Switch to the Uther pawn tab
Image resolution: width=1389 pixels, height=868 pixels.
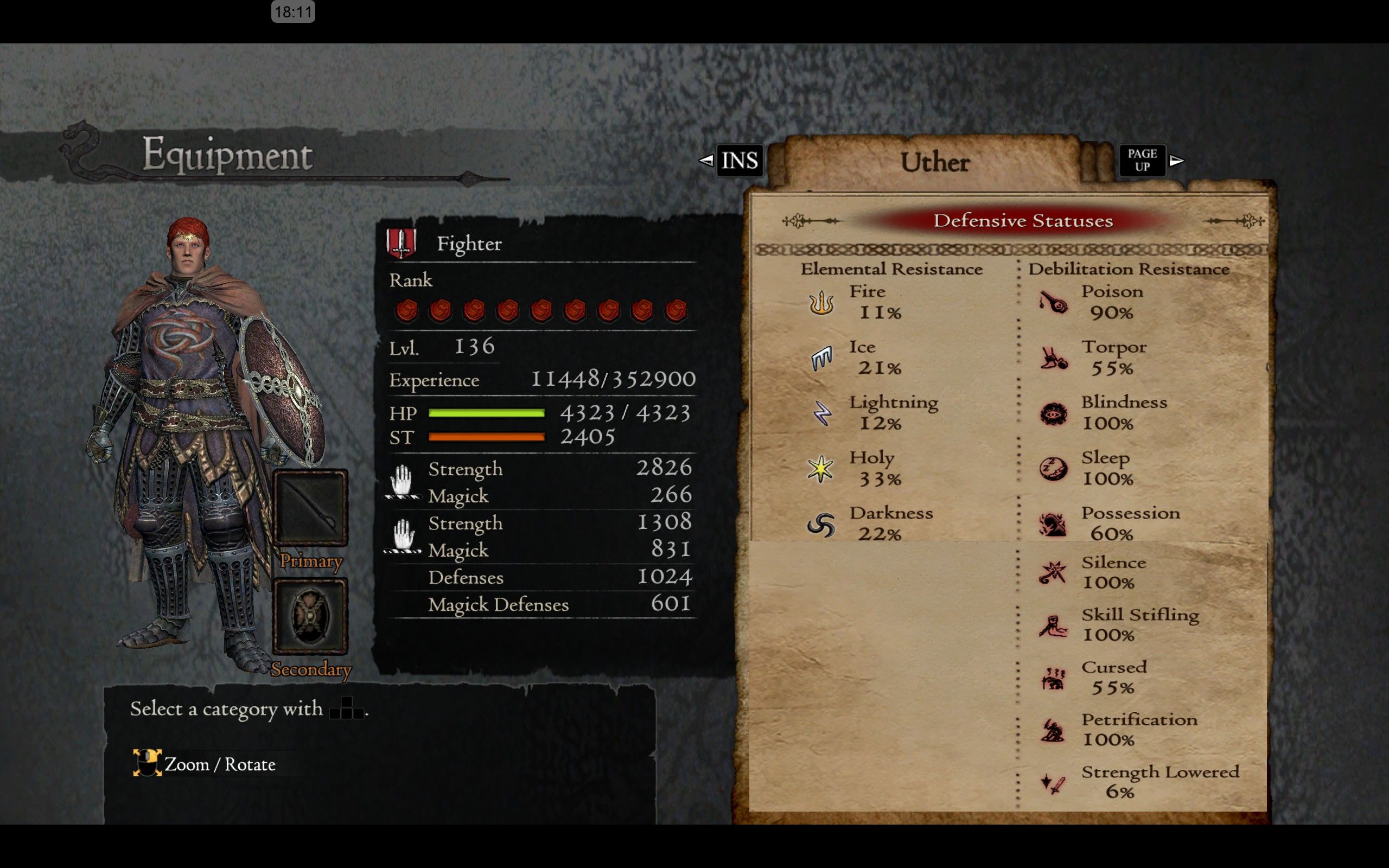point(936,162)
